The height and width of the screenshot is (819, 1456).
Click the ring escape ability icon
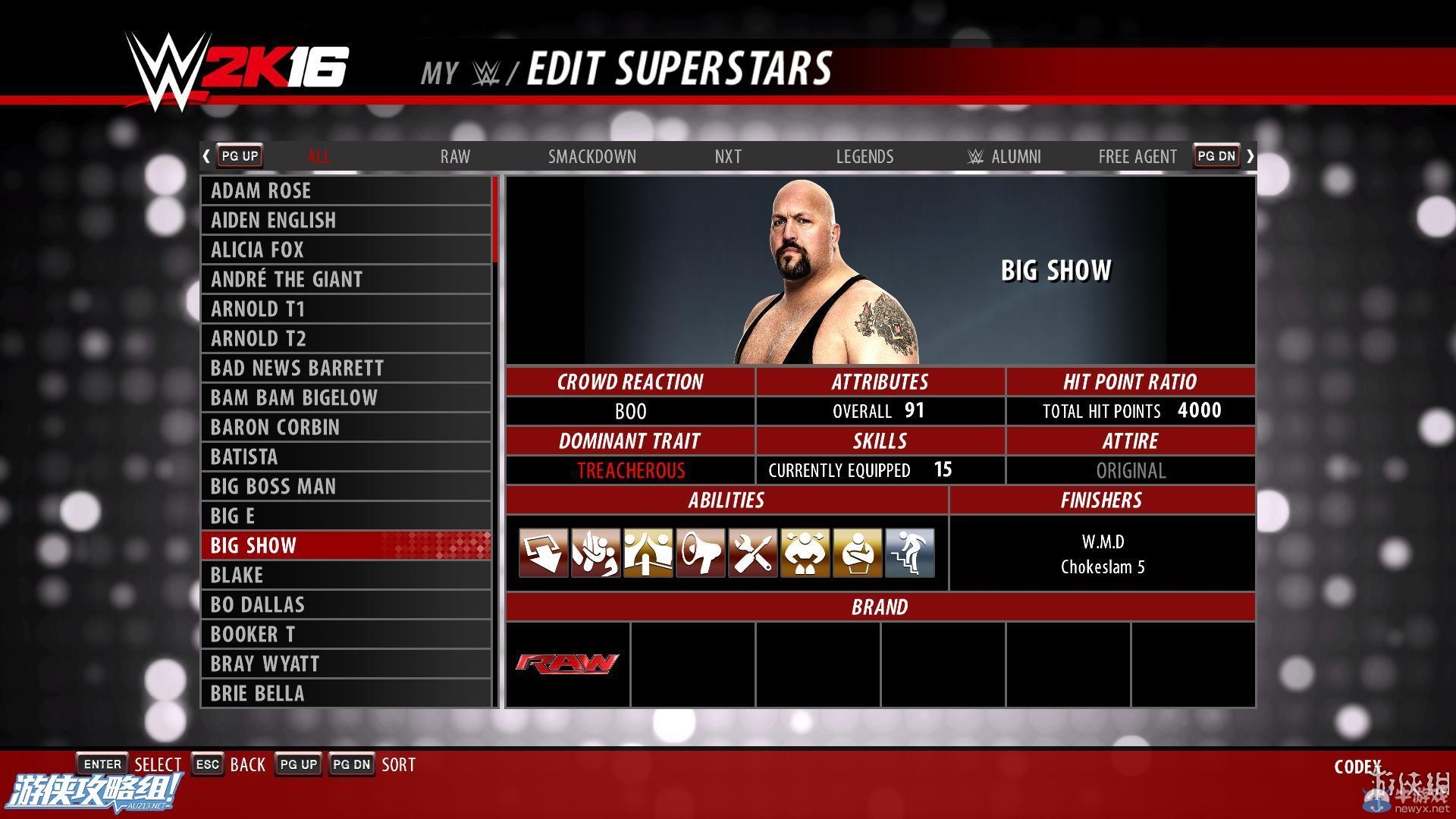tap(648, 552)
